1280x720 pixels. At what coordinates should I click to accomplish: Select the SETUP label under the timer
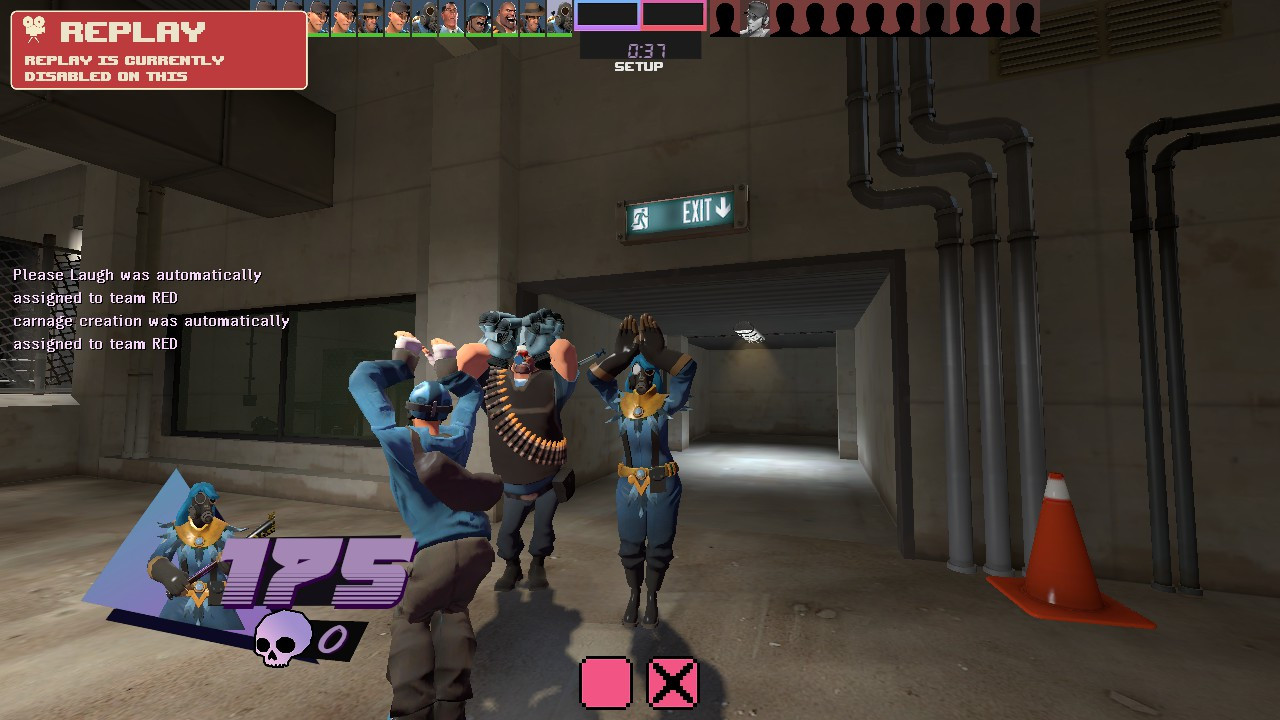(637, 66)
